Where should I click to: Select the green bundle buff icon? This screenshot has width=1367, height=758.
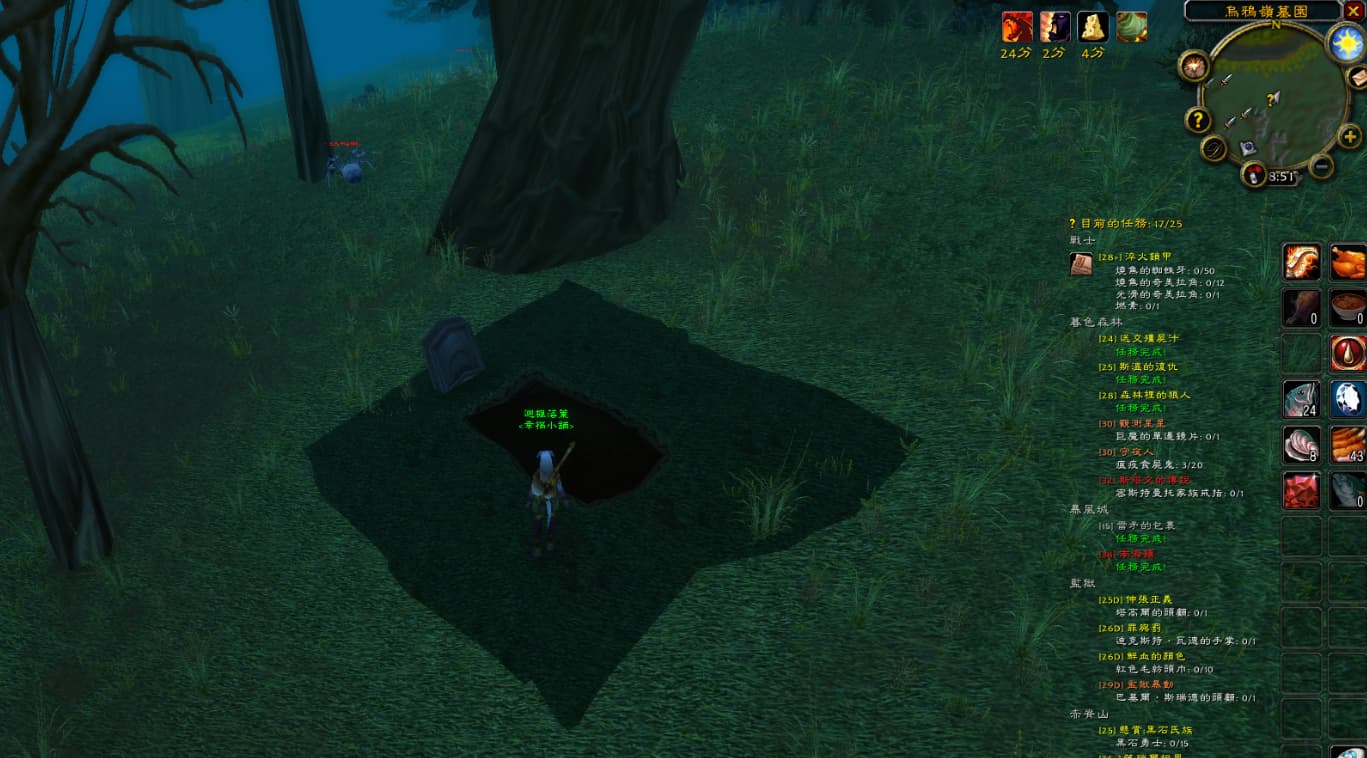click(x=1131, y=27)
